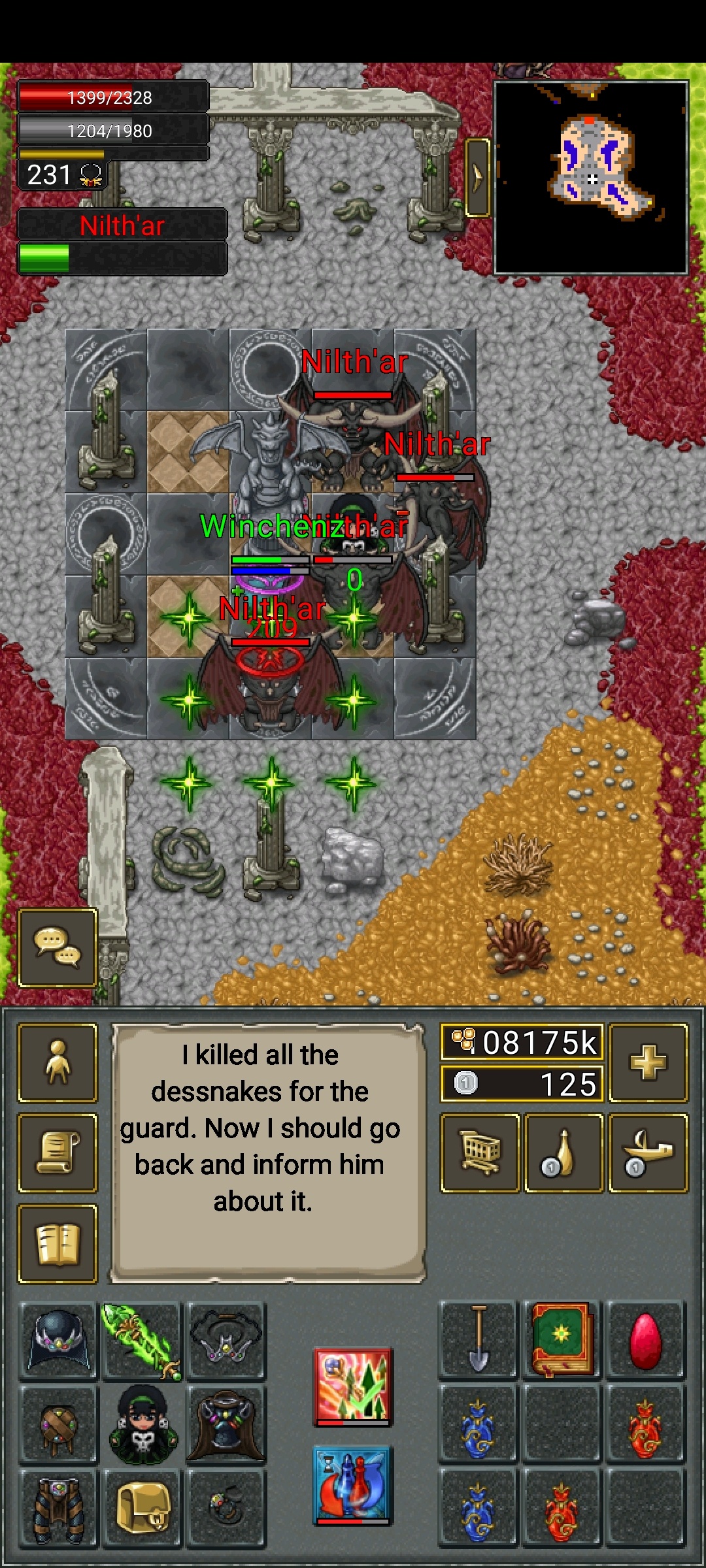The image size is (706, 1568).
Task: Open the shopping cart store
Action: click(480, 1152)
